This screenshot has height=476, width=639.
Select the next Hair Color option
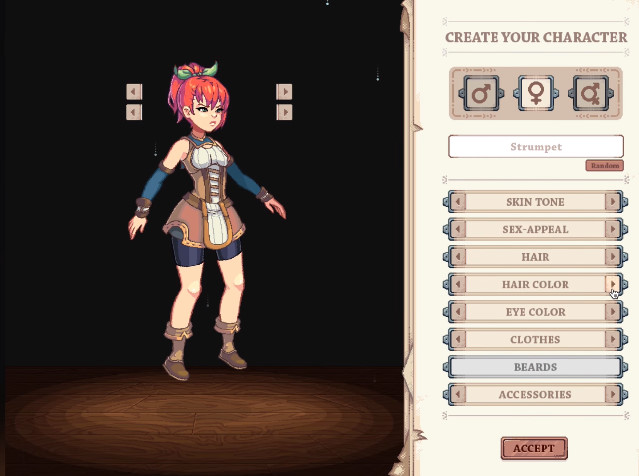(613, 285)
